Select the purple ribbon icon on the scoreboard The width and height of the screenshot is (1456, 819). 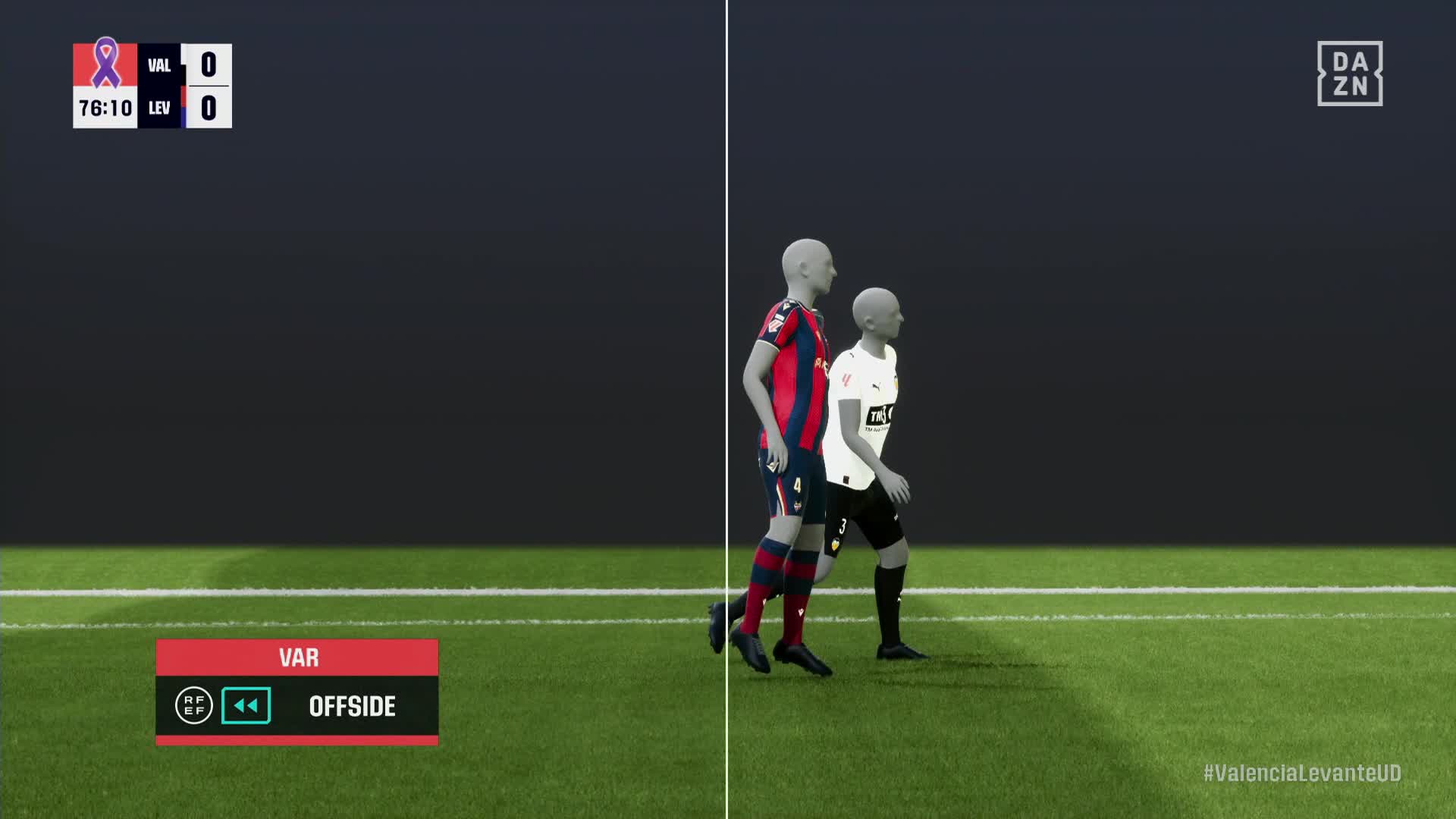pos(105,64)
